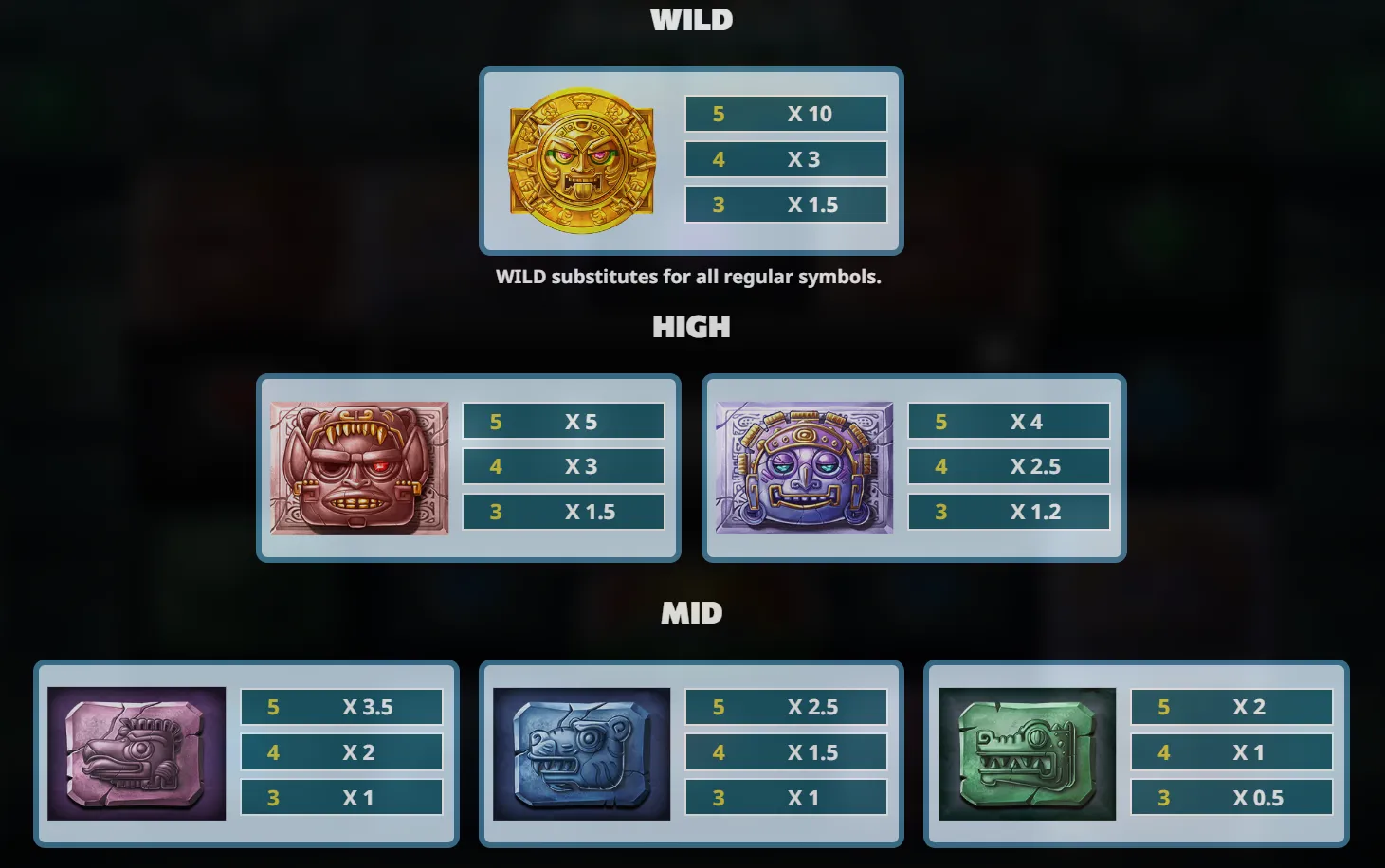1385x868 pixels.
Task: Select the purple idol's X 1.2 payout row
Action: coord(1008,512)
